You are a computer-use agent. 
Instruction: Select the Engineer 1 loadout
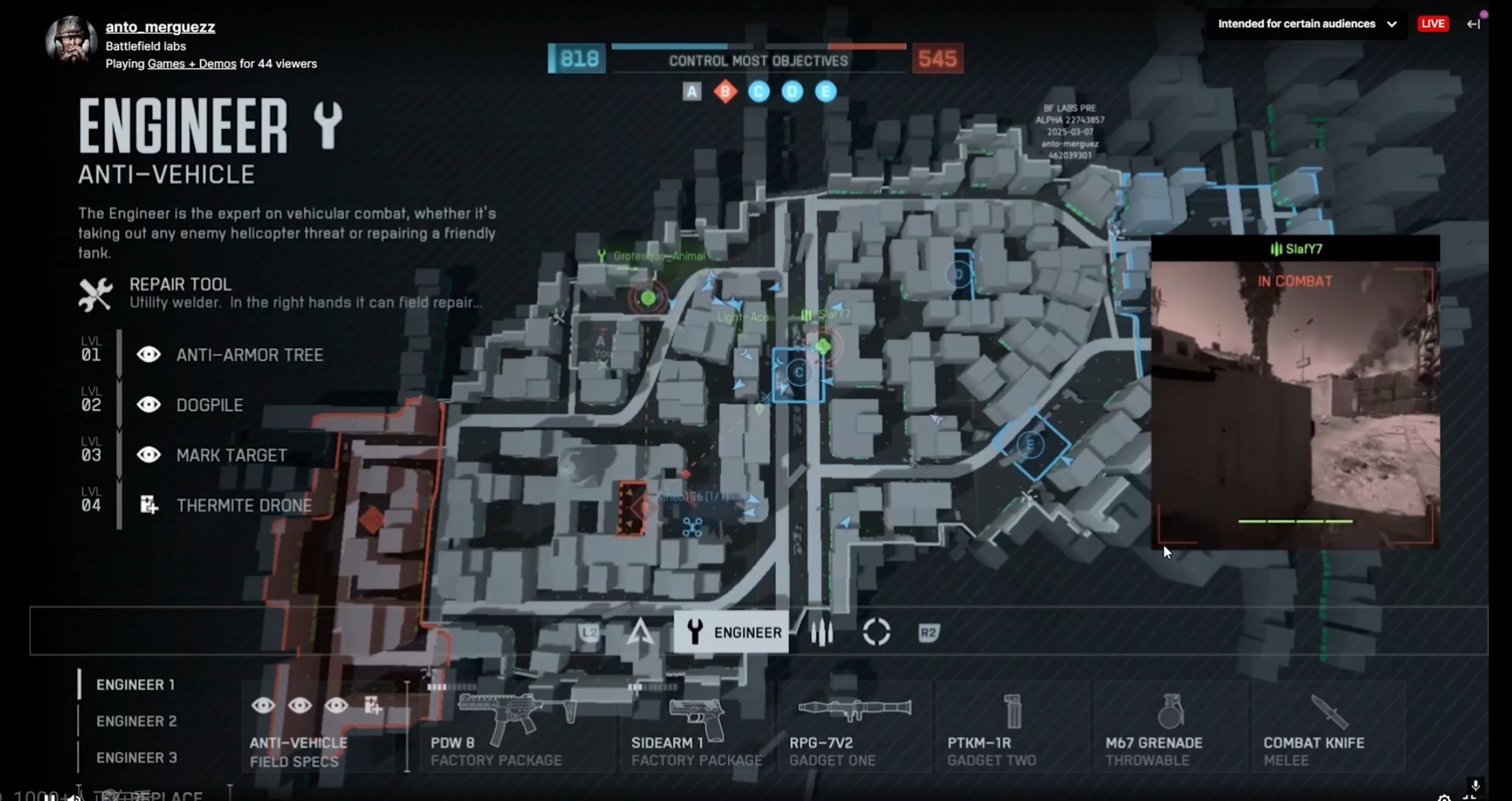point(135,685)
